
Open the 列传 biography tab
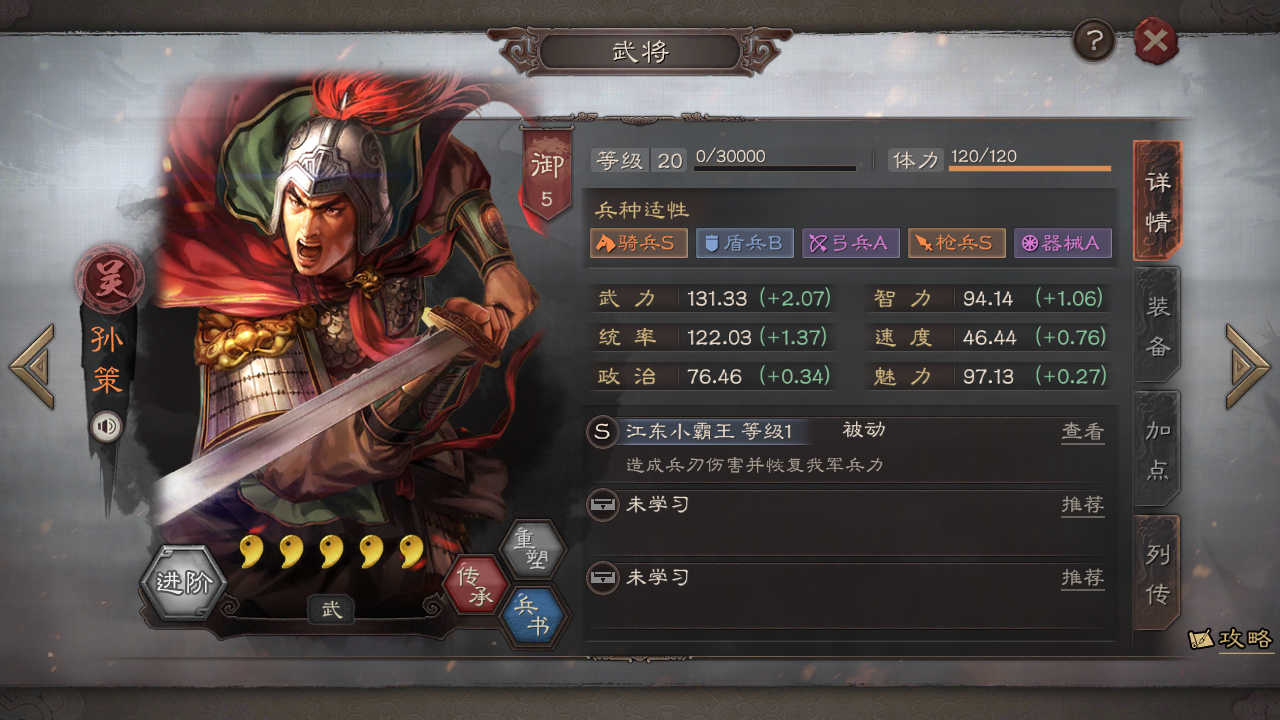(x=1156, y=572)
